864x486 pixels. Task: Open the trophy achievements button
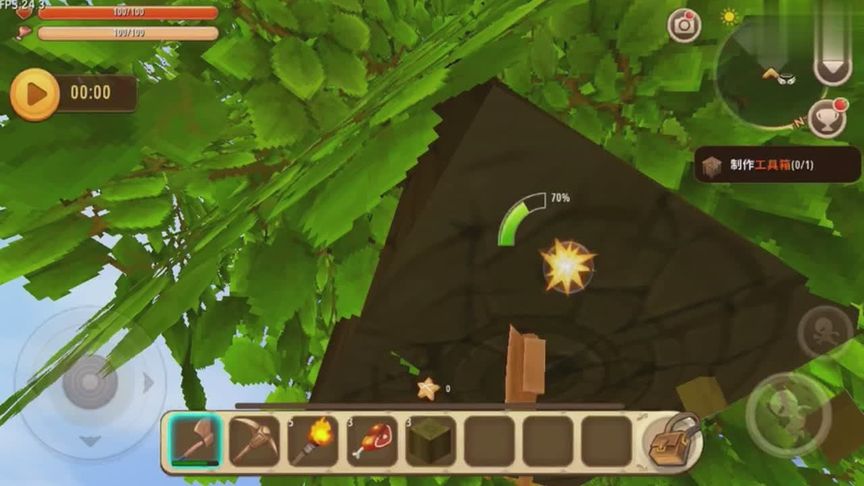pos(826,118)
